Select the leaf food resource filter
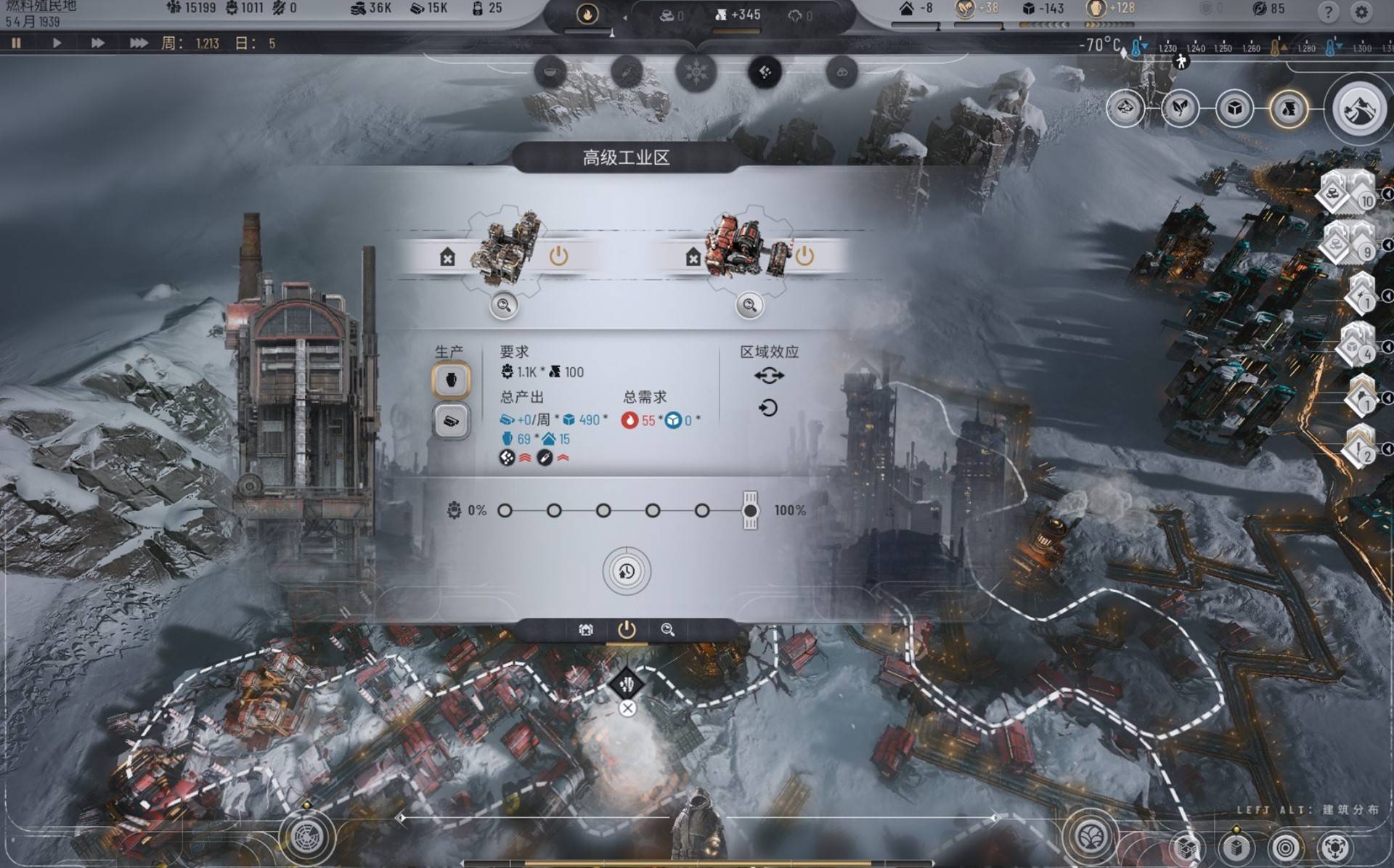The height and width of the screenshot is (868, 1394). [x=1180, y=109]
